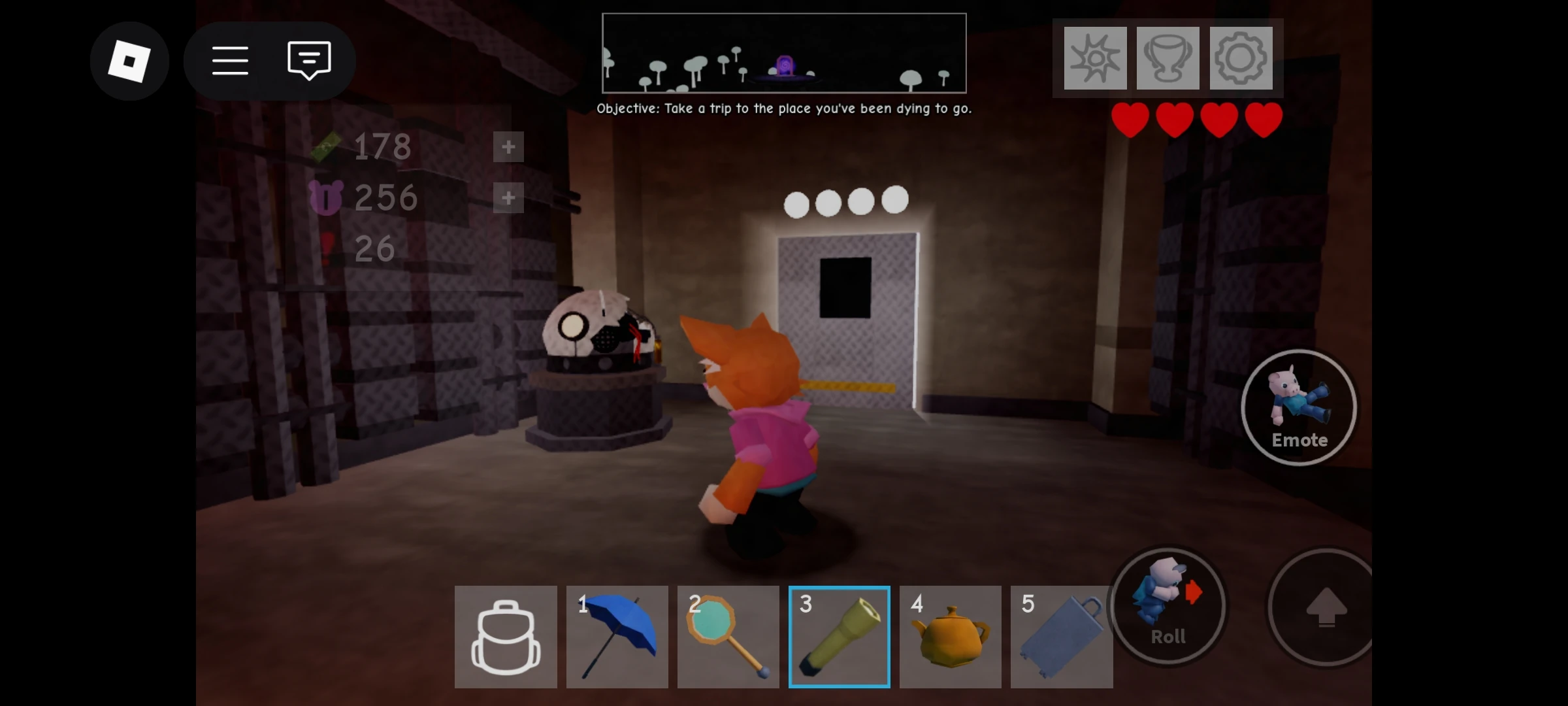Open the backpack inventory

(506, 635)
